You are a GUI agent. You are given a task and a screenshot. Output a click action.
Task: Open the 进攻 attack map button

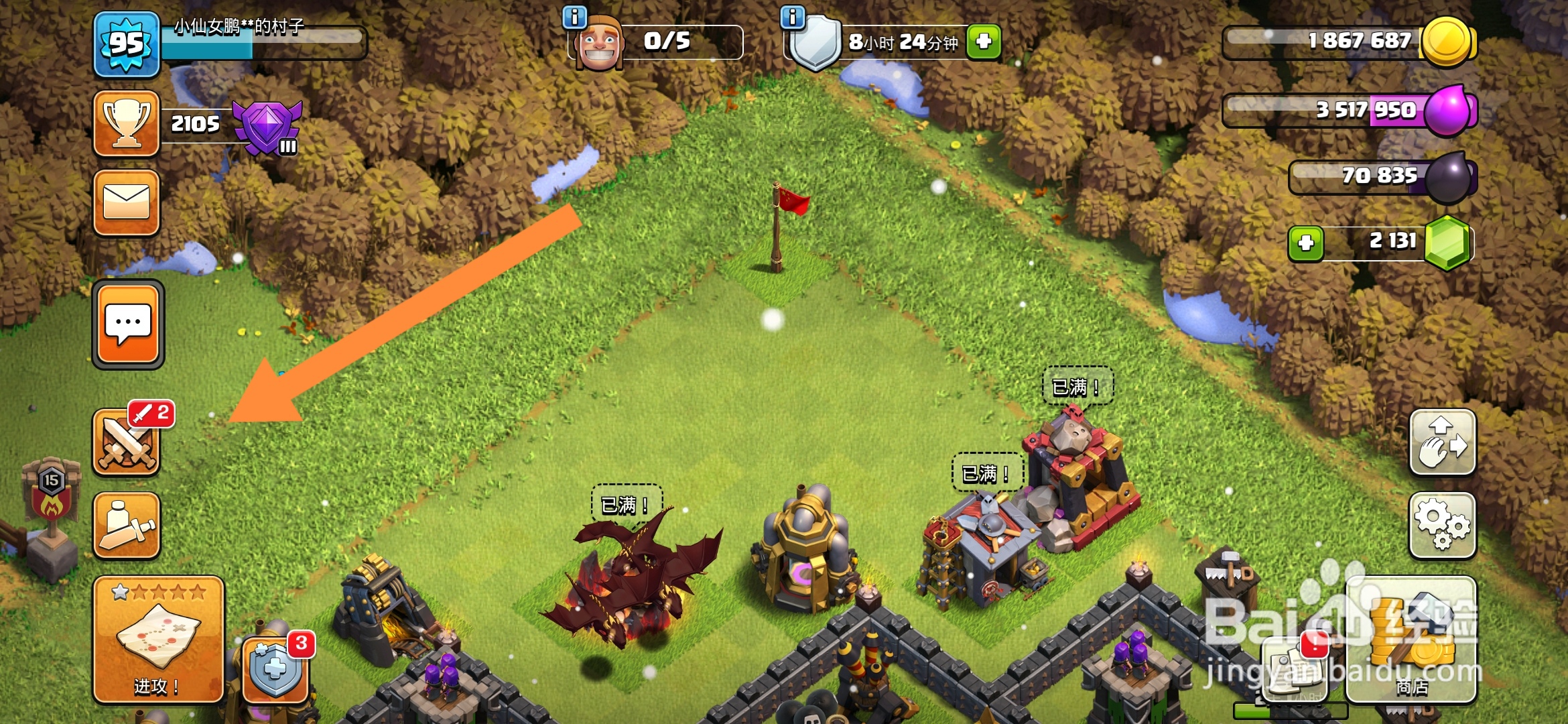click(158, 640)
